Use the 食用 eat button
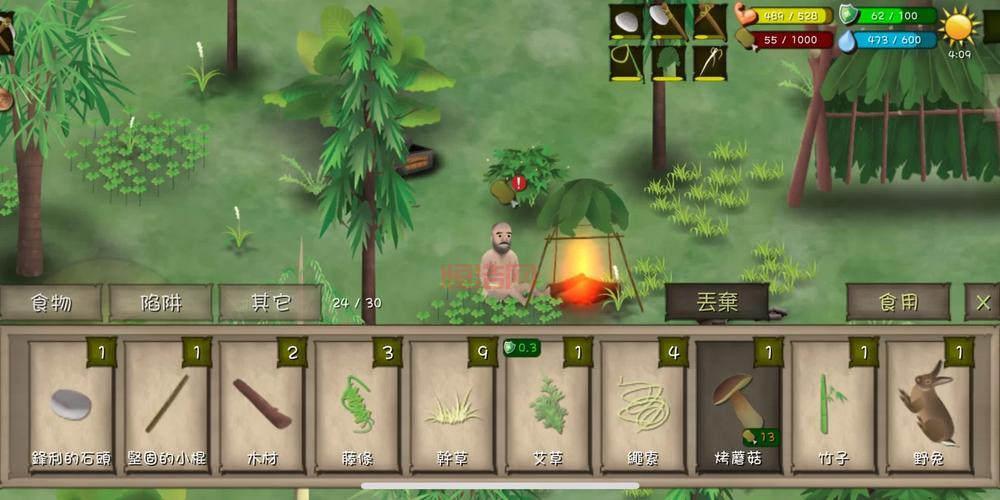This screenshot has height=500, width=1000. click(898, 302)
